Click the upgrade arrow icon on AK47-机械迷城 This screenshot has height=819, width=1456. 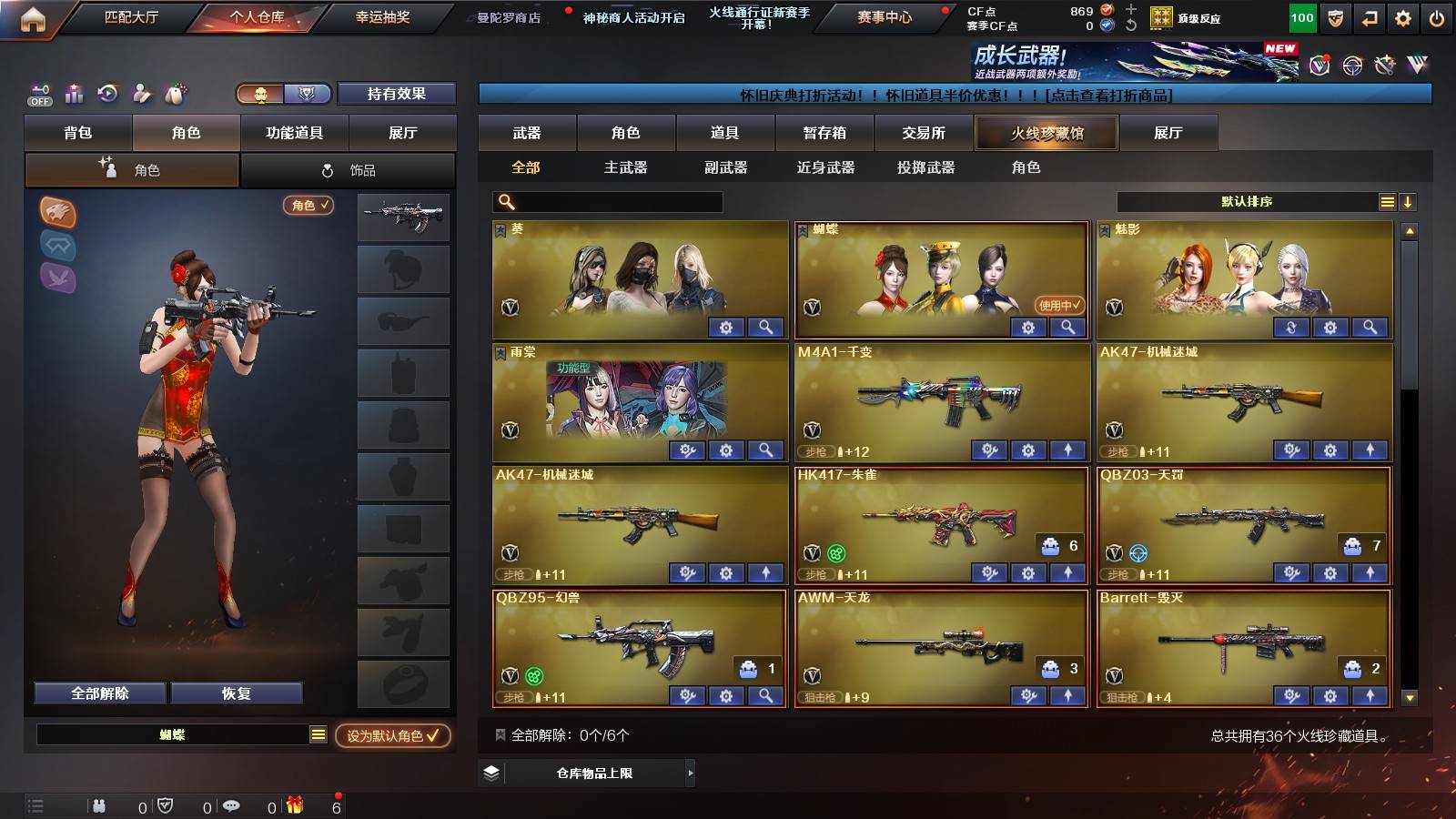click(x=1370, y=450)
